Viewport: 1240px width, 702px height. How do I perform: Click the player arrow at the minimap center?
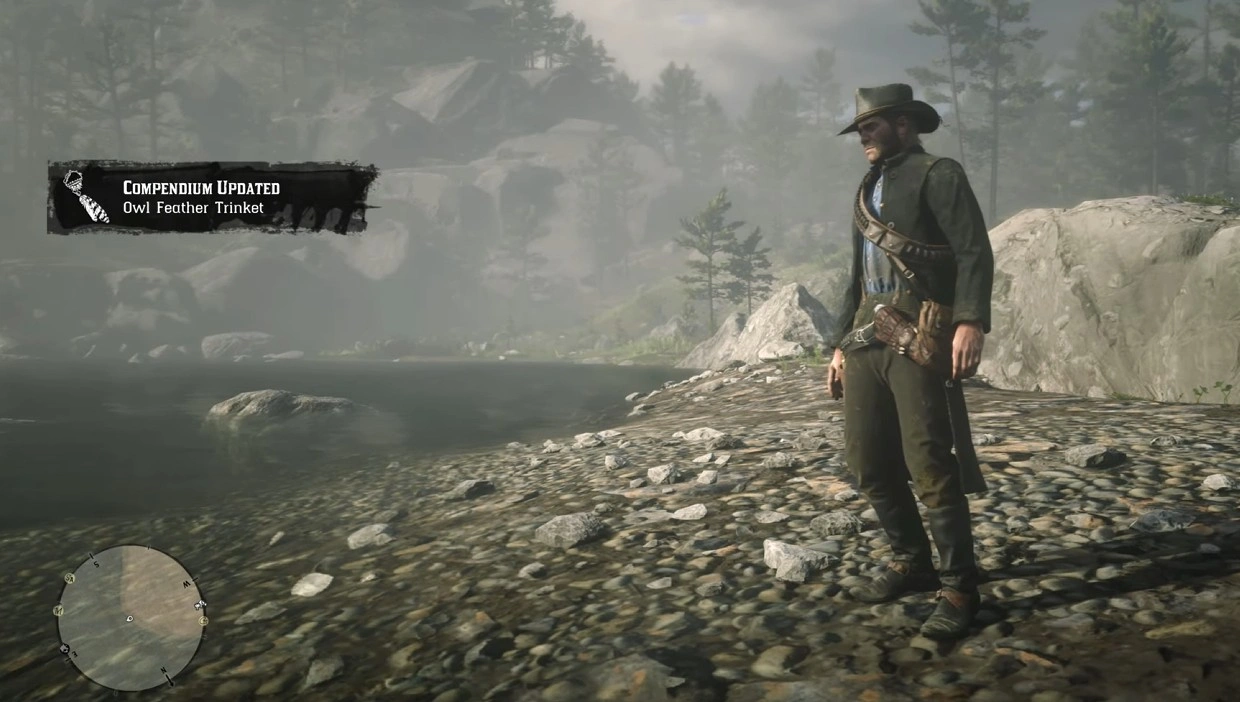pyautogui.click(x=130, y=619)
